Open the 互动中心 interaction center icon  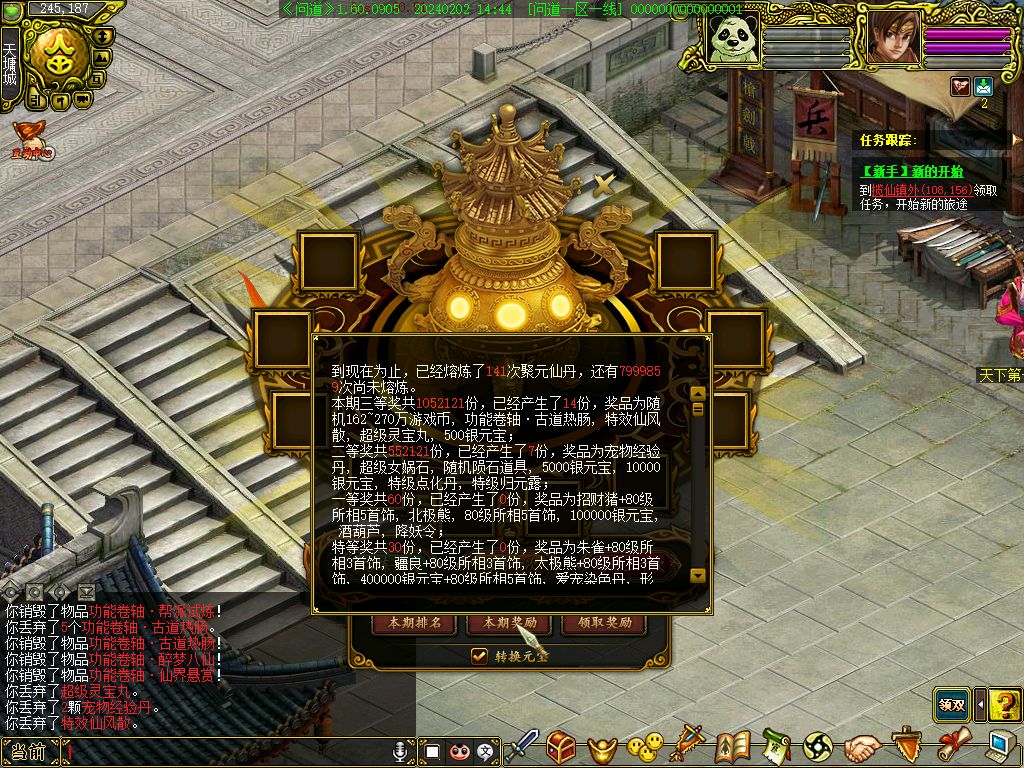tap(31, 140)
